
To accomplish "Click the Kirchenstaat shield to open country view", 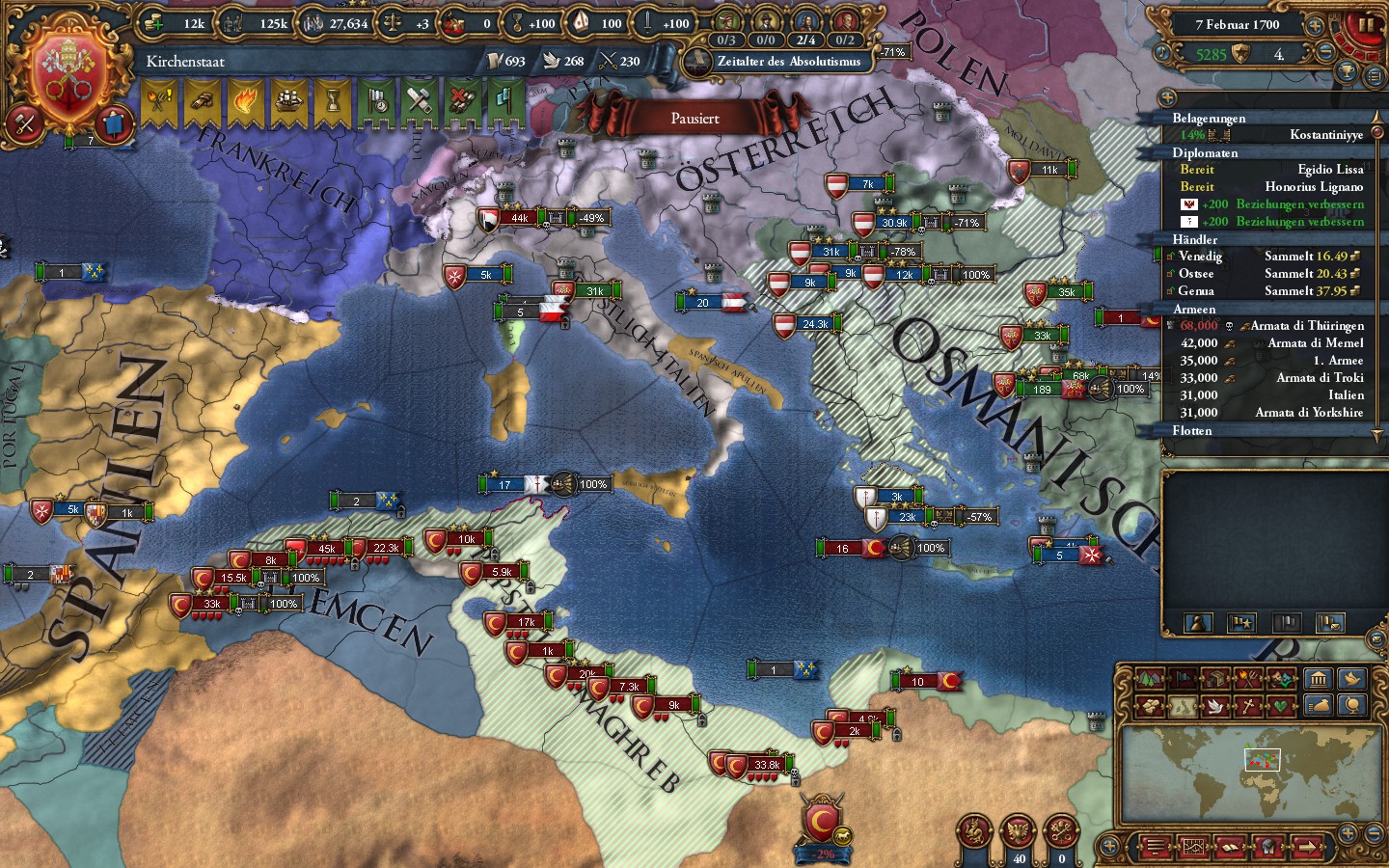I will [x=68, y=72].
